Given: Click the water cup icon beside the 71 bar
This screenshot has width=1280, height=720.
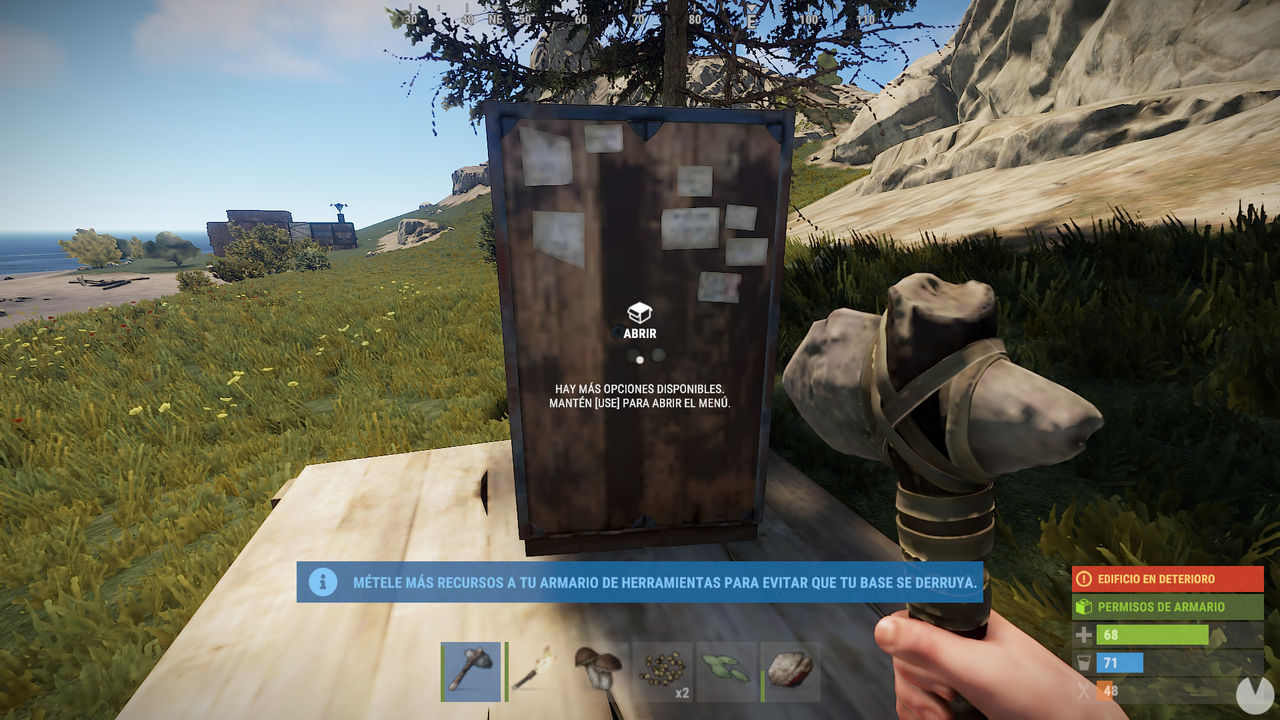Looking at the screenshot, I should pyautogui.click(x=1083, y=662).
